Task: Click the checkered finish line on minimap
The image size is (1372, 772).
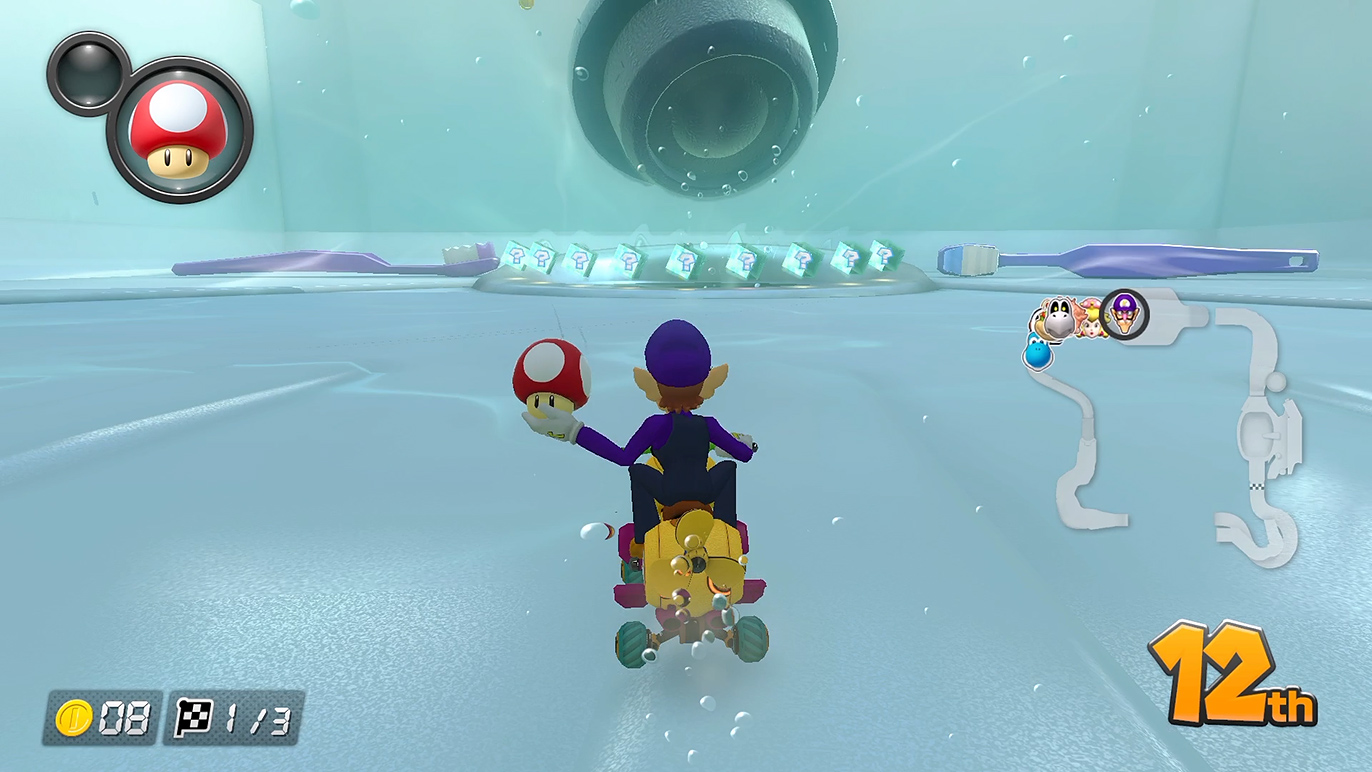Action: [1255, 487]
